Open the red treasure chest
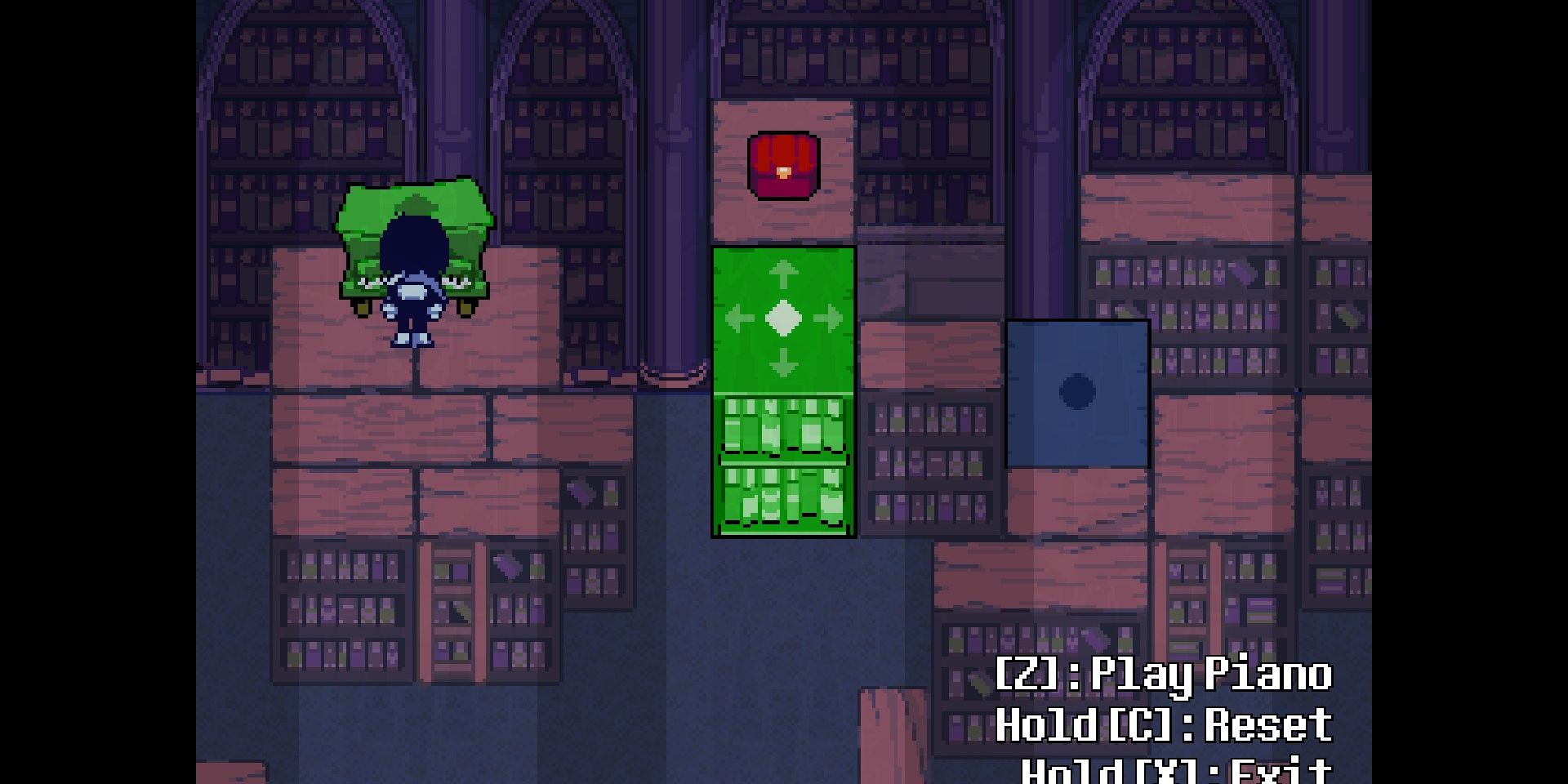Viewport: 1568px width, 784px height. point(782,167)
